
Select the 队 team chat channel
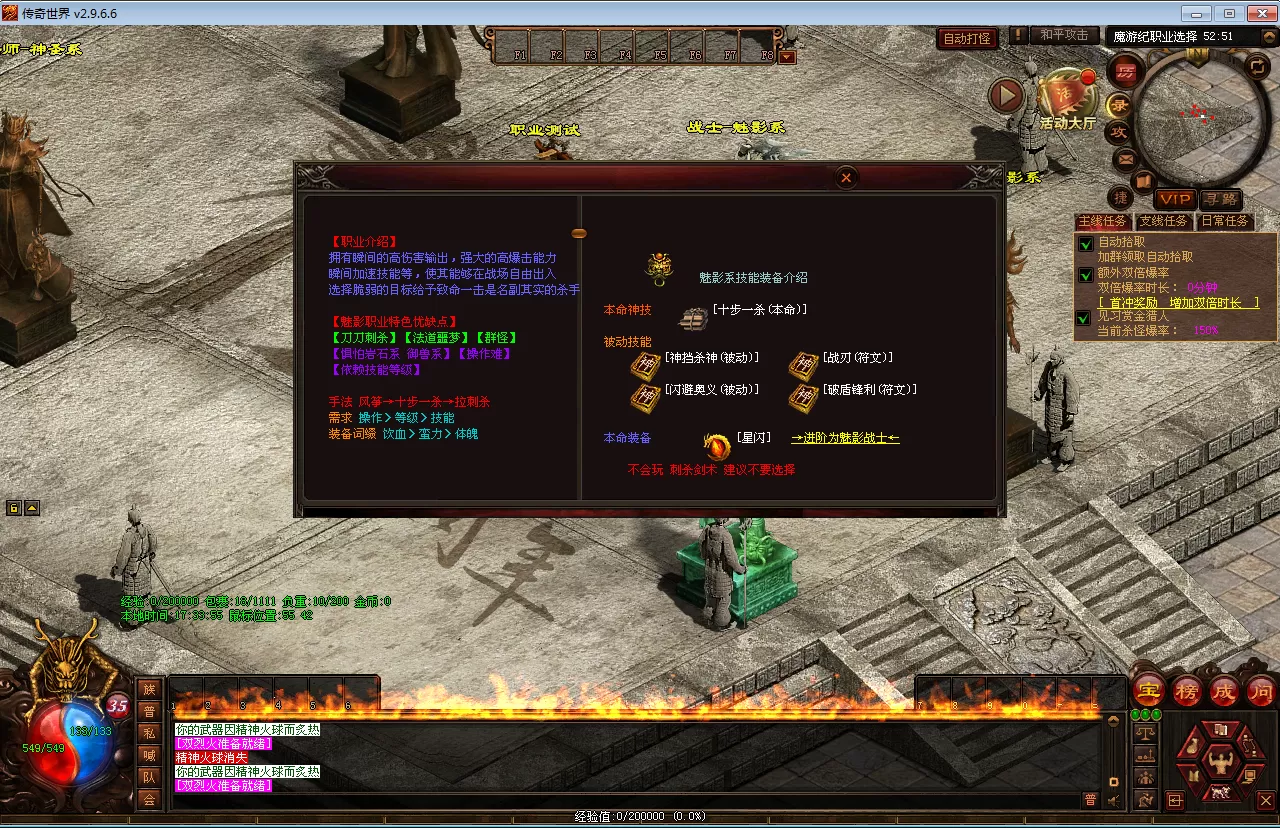[149, 777]
